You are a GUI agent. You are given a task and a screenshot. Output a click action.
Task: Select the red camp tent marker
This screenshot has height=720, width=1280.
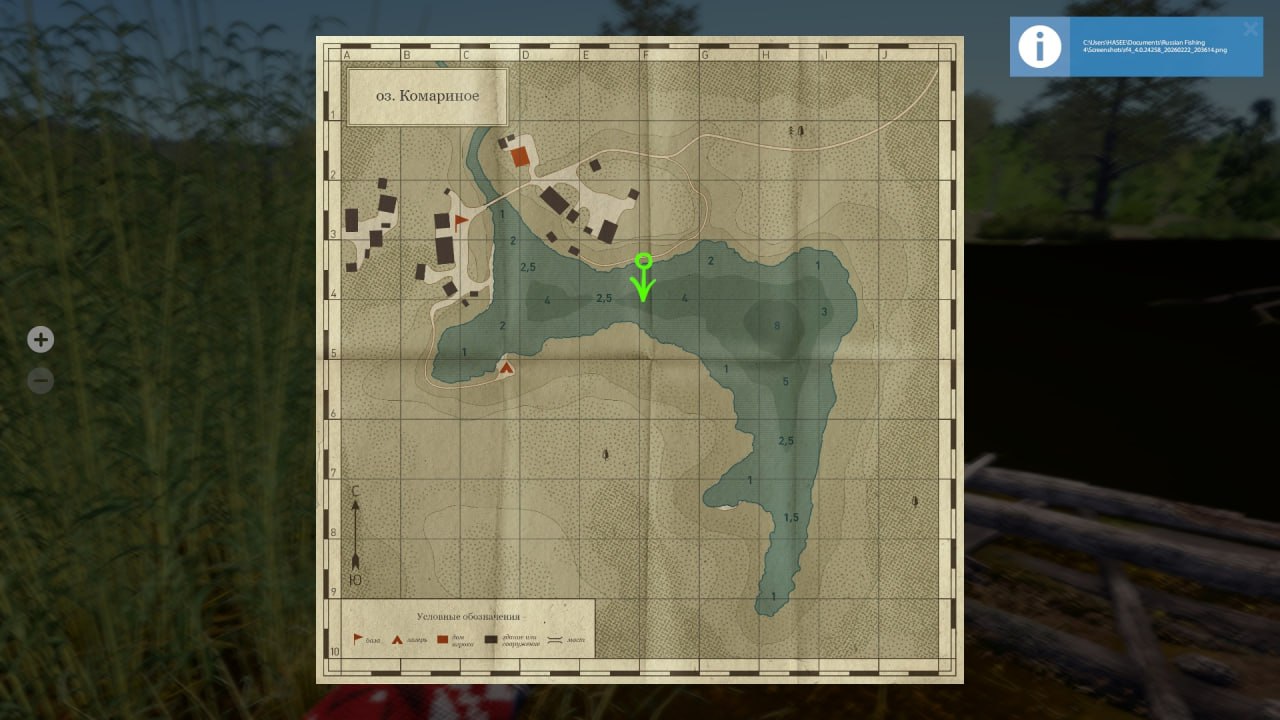click(506, 368)
